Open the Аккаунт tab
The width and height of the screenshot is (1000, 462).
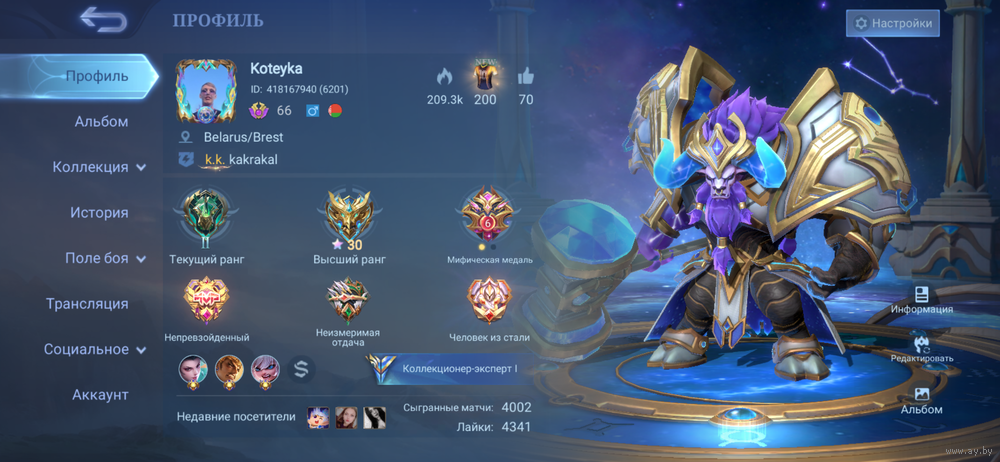(x=100, y=395)
